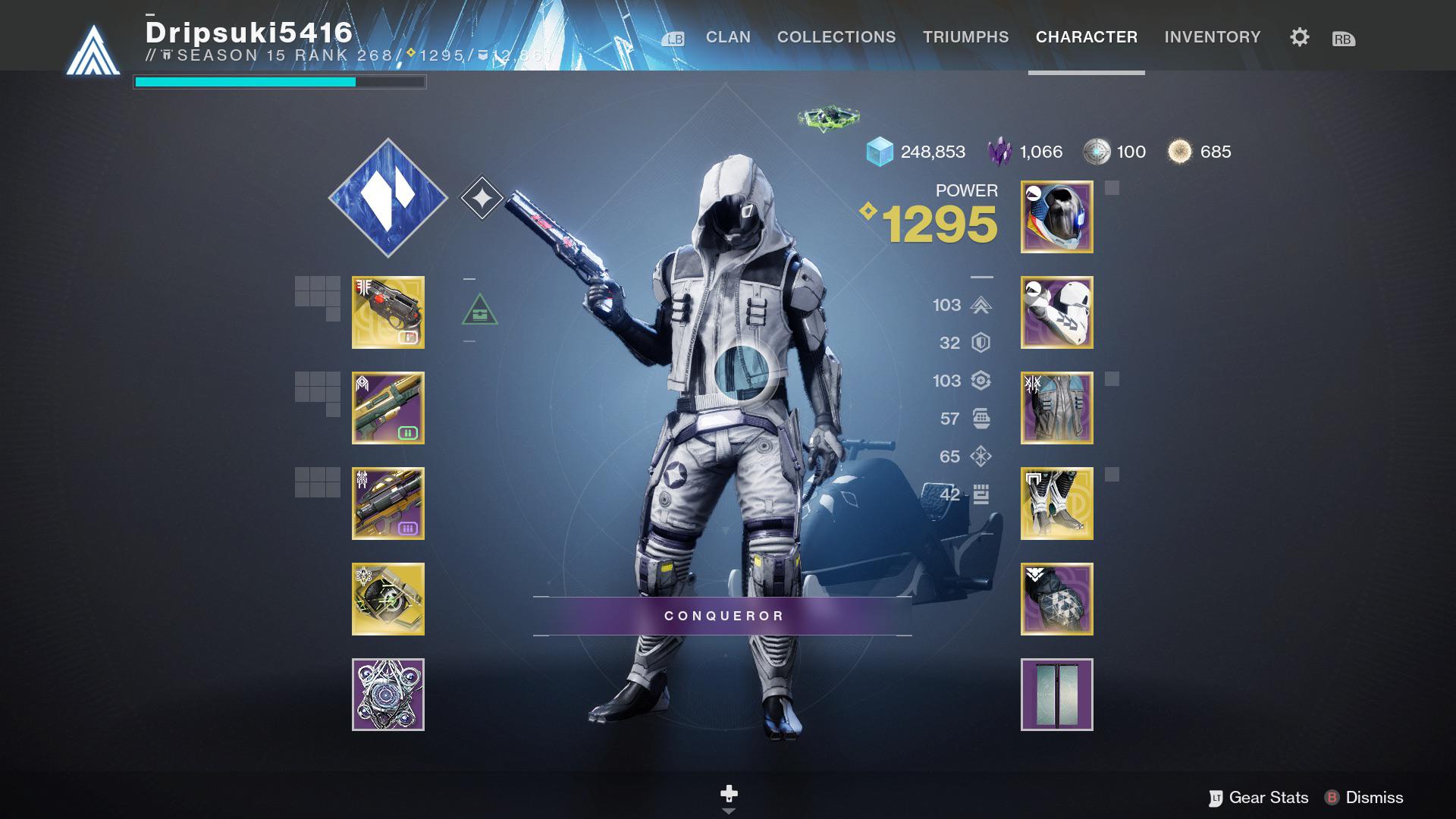Click the plus icon below the character
The image size is (1456, 819).
pyautogui.click(x=728, y=793)
